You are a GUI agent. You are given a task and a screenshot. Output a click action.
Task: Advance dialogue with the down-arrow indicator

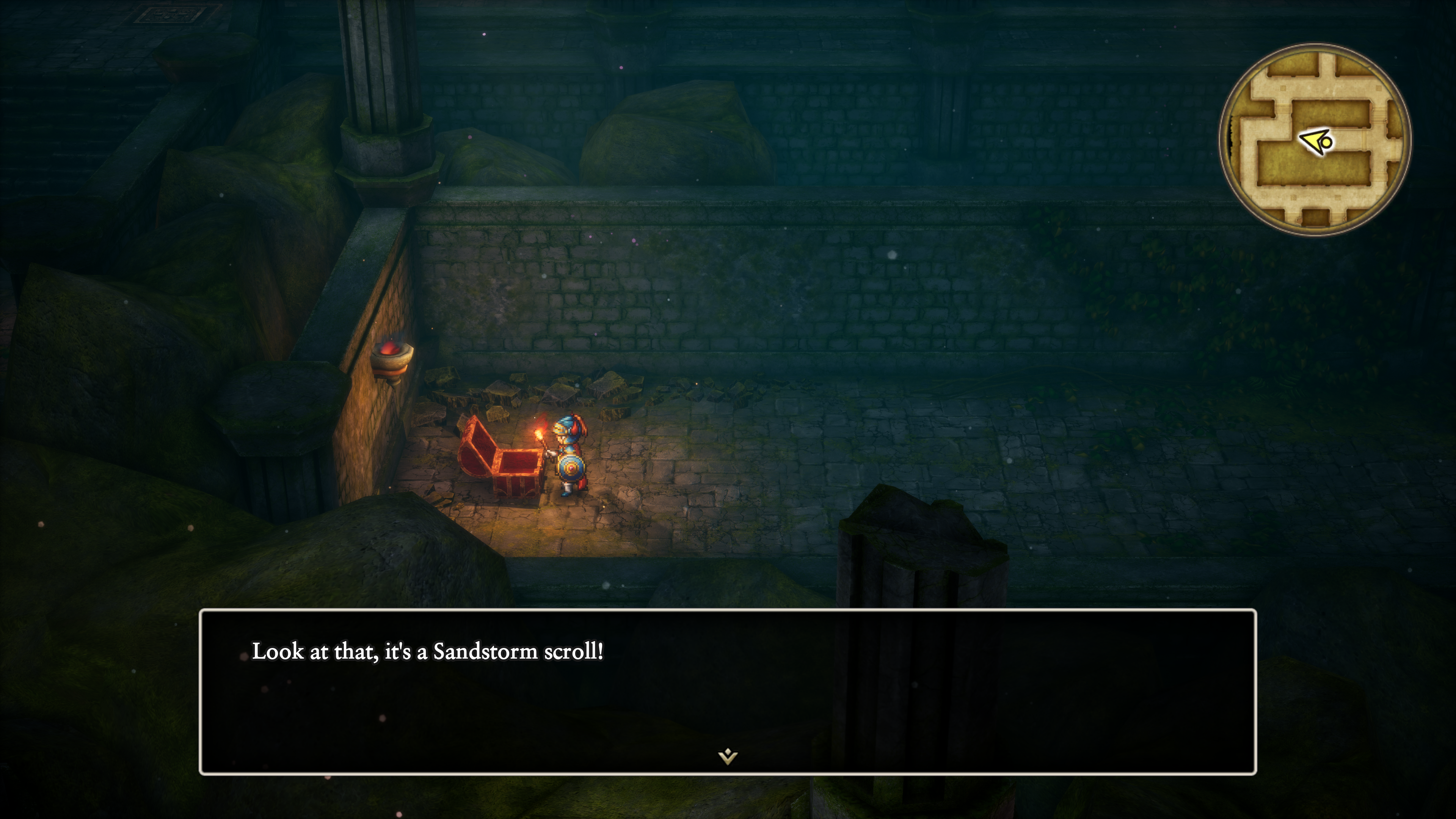click(x=728, y=756)
